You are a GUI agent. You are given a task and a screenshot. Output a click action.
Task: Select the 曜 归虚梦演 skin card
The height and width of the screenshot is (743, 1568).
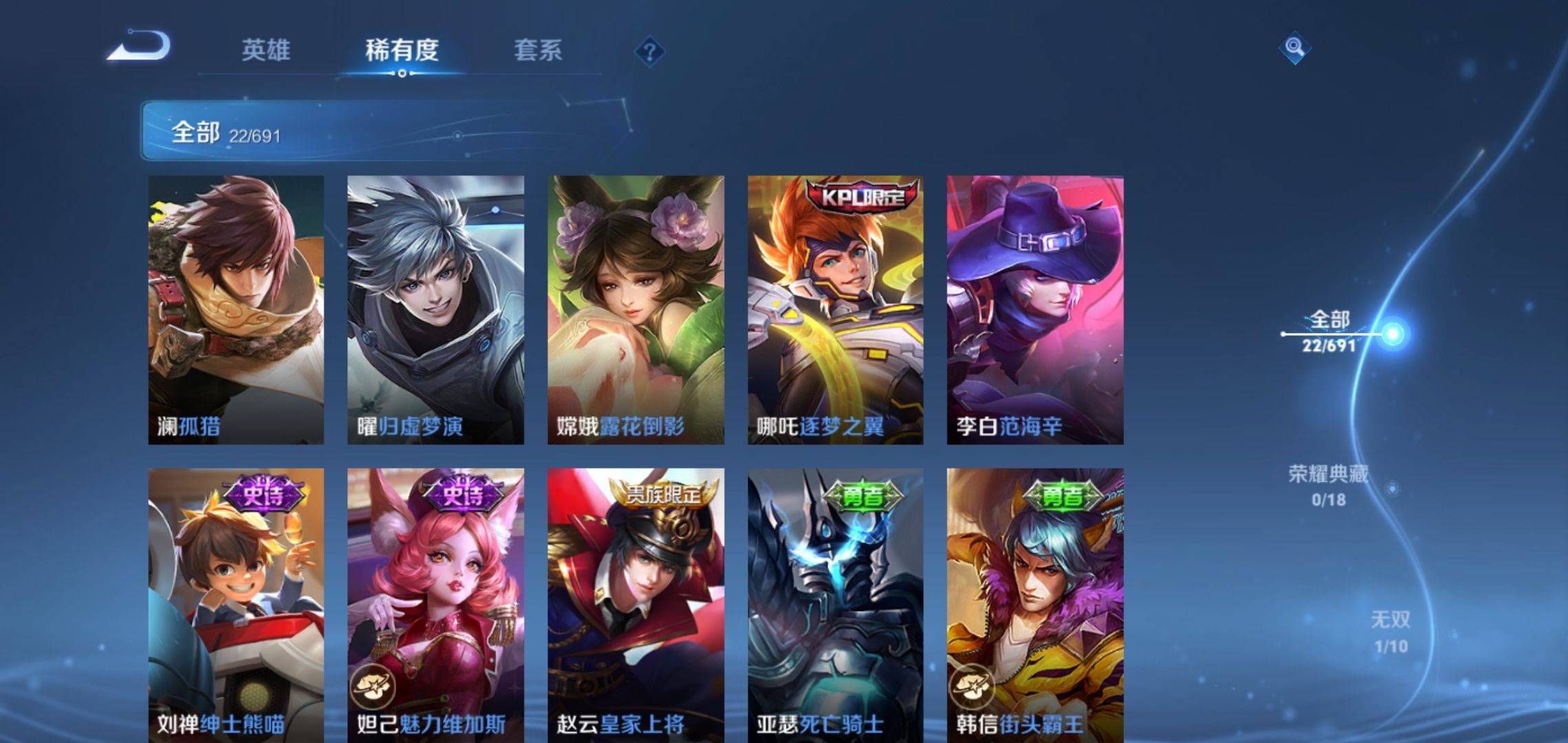click(x=435, y=310)
